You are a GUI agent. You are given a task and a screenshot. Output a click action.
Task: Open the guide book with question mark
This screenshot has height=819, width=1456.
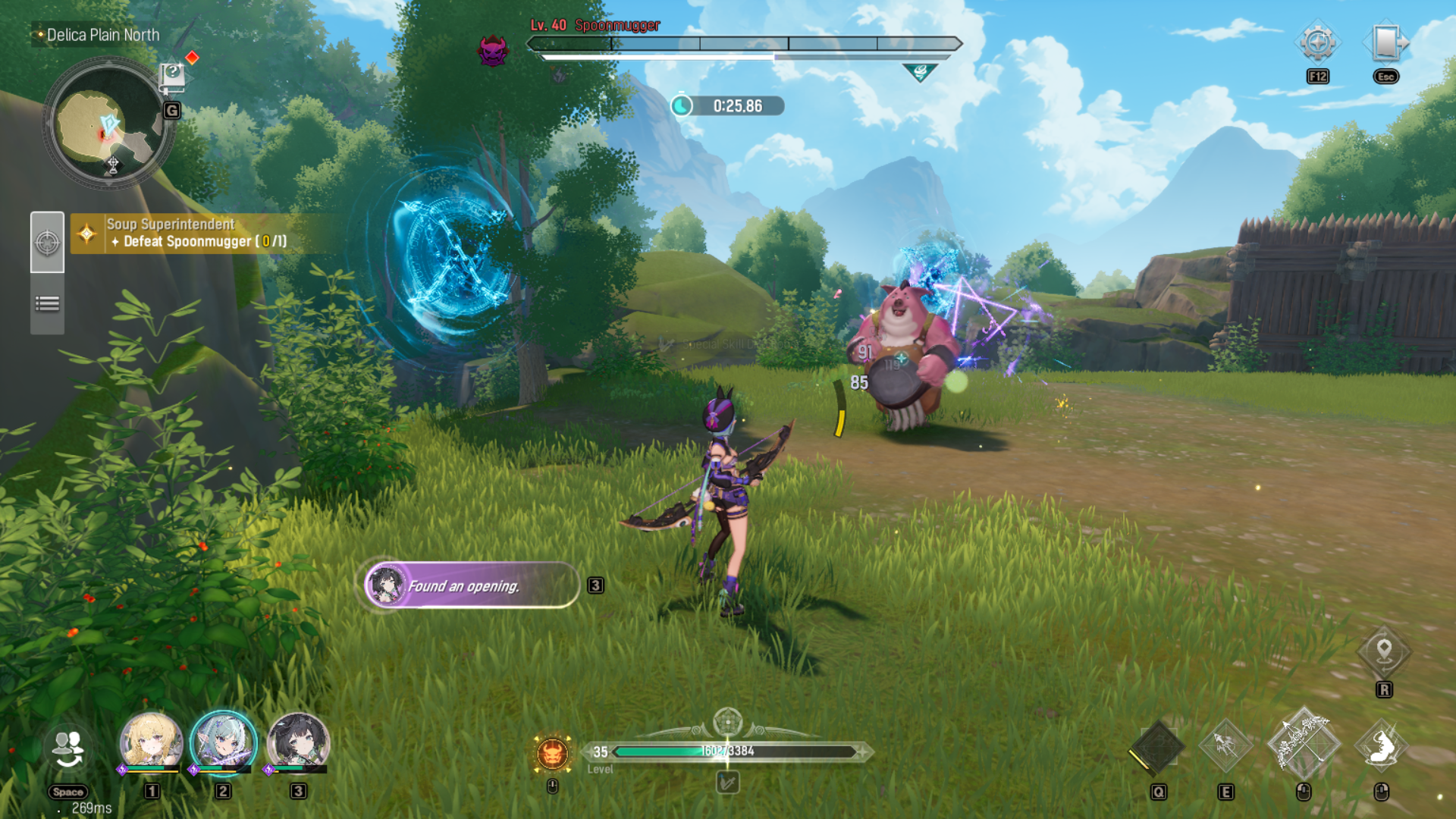[172, 76]
